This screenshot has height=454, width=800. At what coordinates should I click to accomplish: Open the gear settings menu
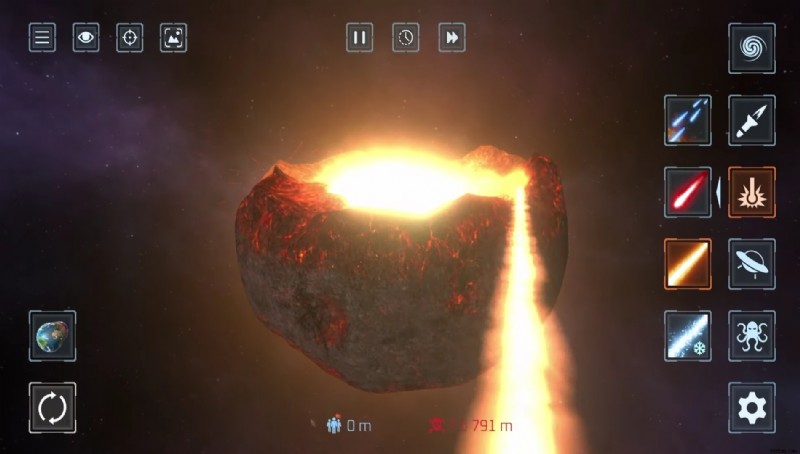[751, 407]
